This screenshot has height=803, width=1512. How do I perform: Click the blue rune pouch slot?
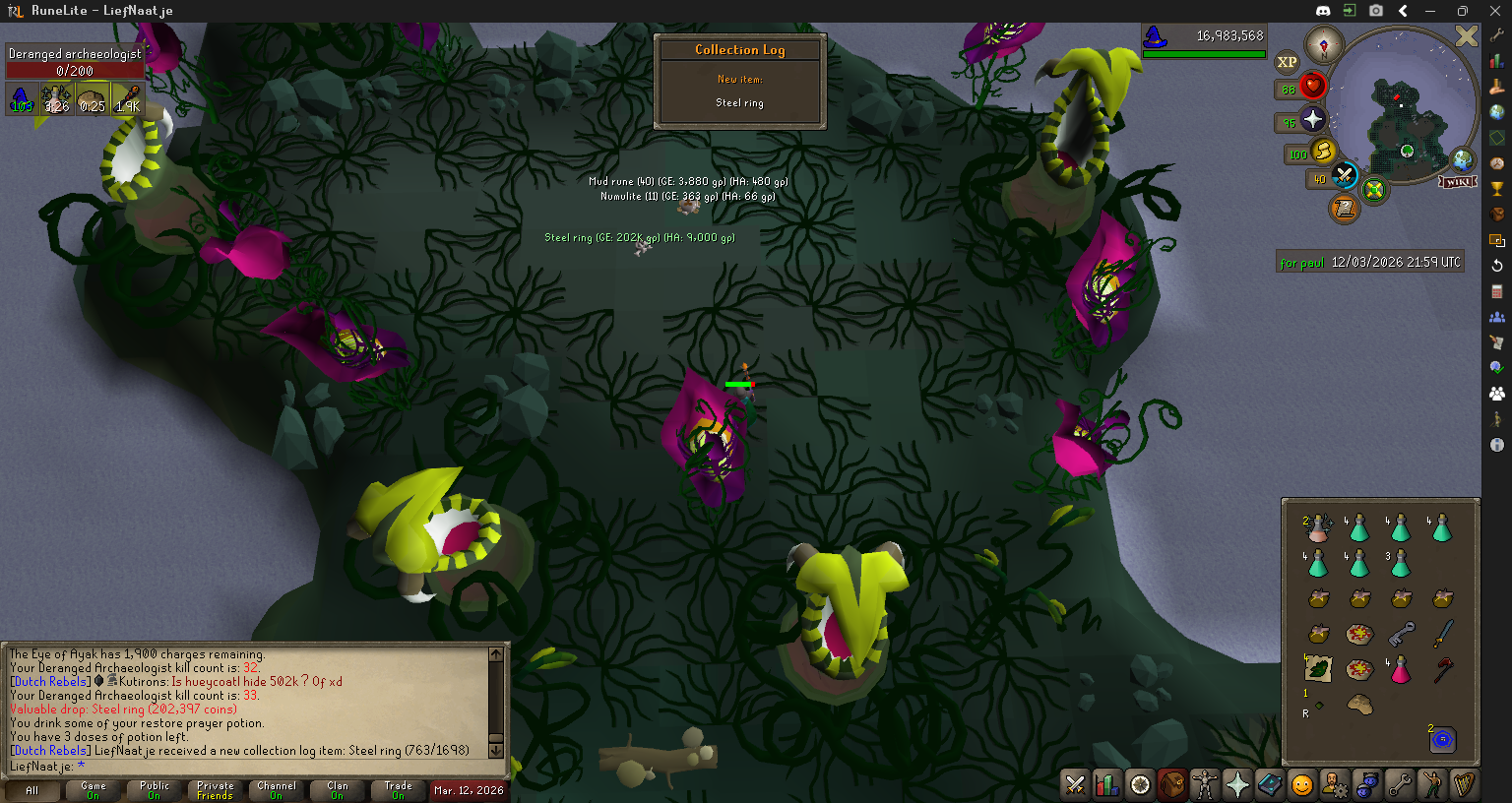coord(1442,740)
